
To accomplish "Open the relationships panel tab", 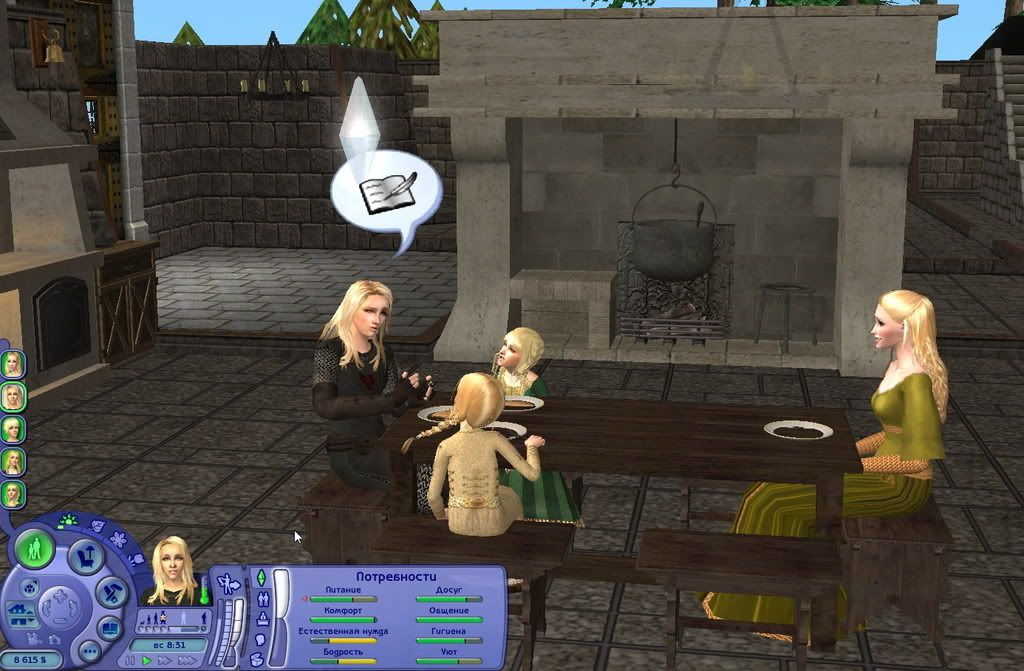I will [x=263, y=598].
